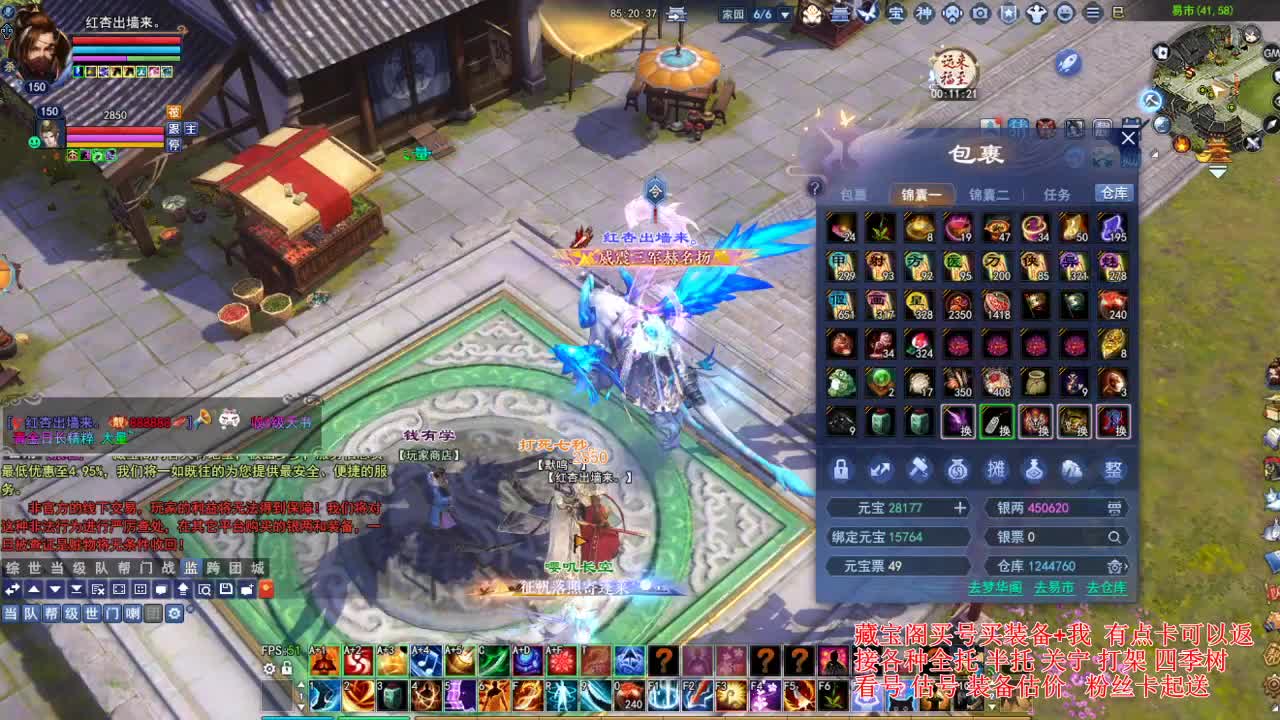The height and width of the screenshot is (720, 1280).
Task: Toggle the interface lock near the skill bar
Action: click(287, 666)
